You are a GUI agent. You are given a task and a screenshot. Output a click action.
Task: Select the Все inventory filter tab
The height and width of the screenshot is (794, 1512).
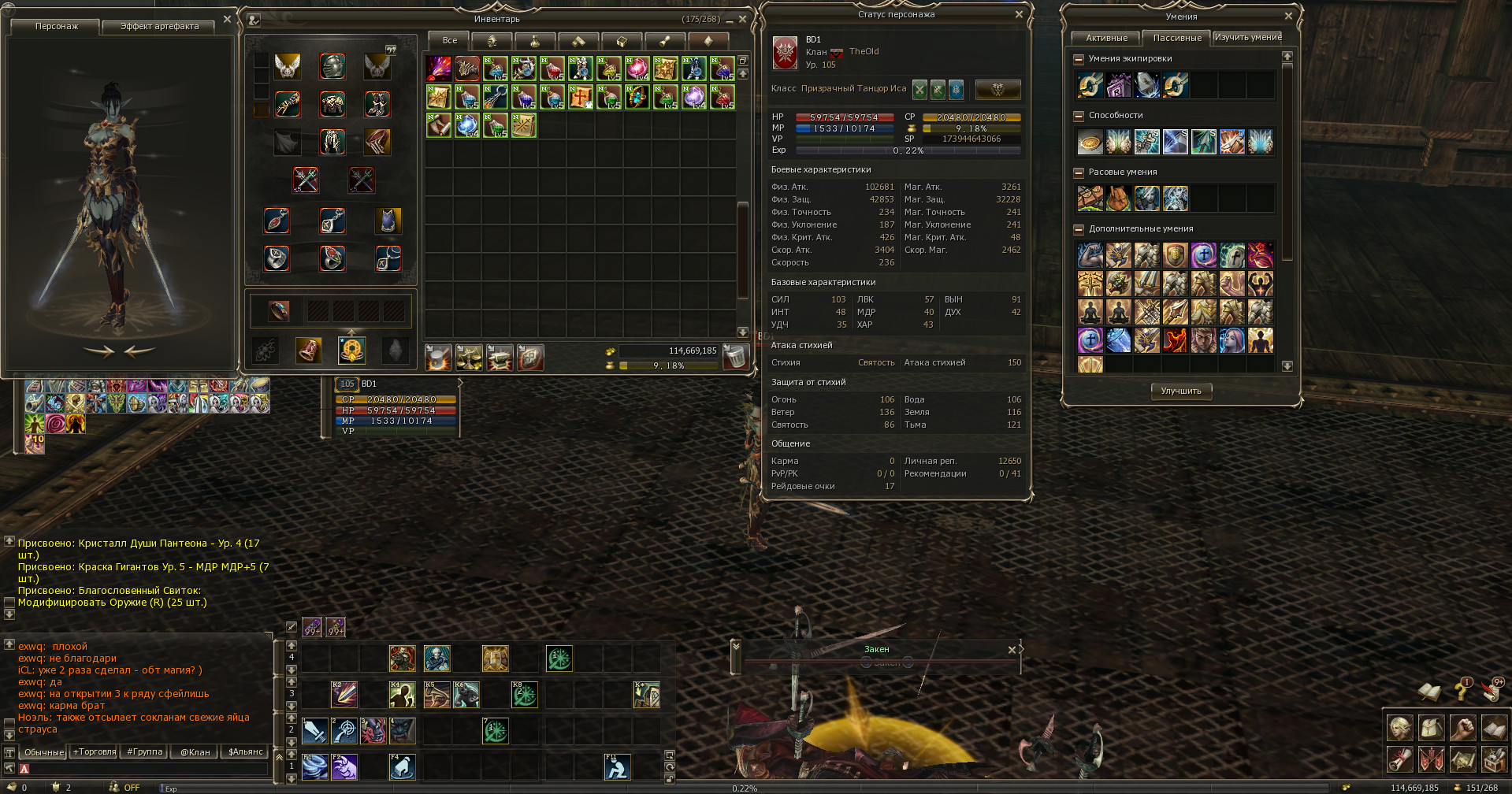point(449,40)
